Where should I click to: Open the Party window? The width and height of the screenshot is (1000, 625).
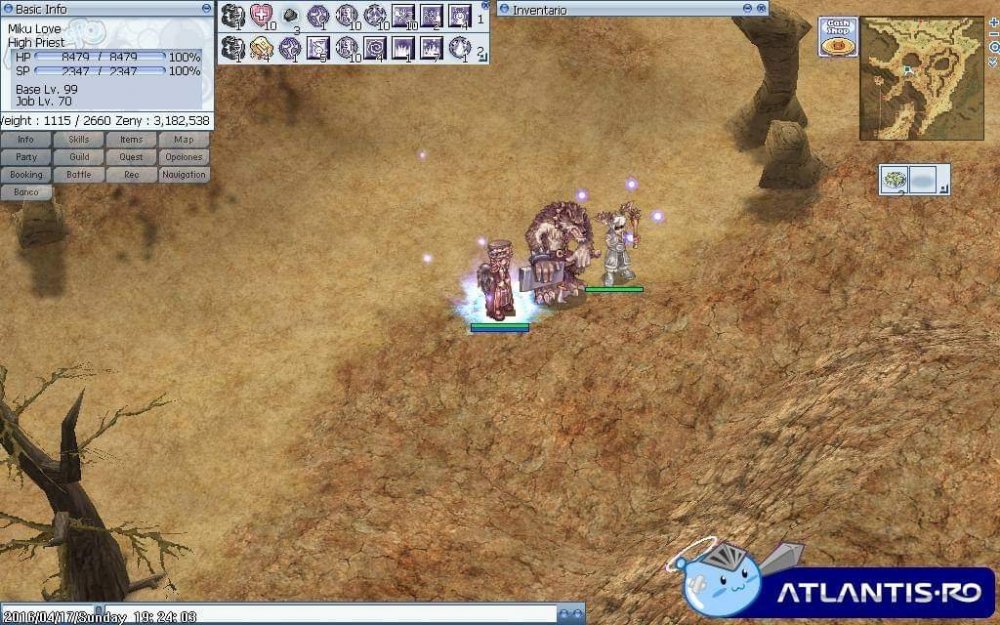(x=26, y=157)
